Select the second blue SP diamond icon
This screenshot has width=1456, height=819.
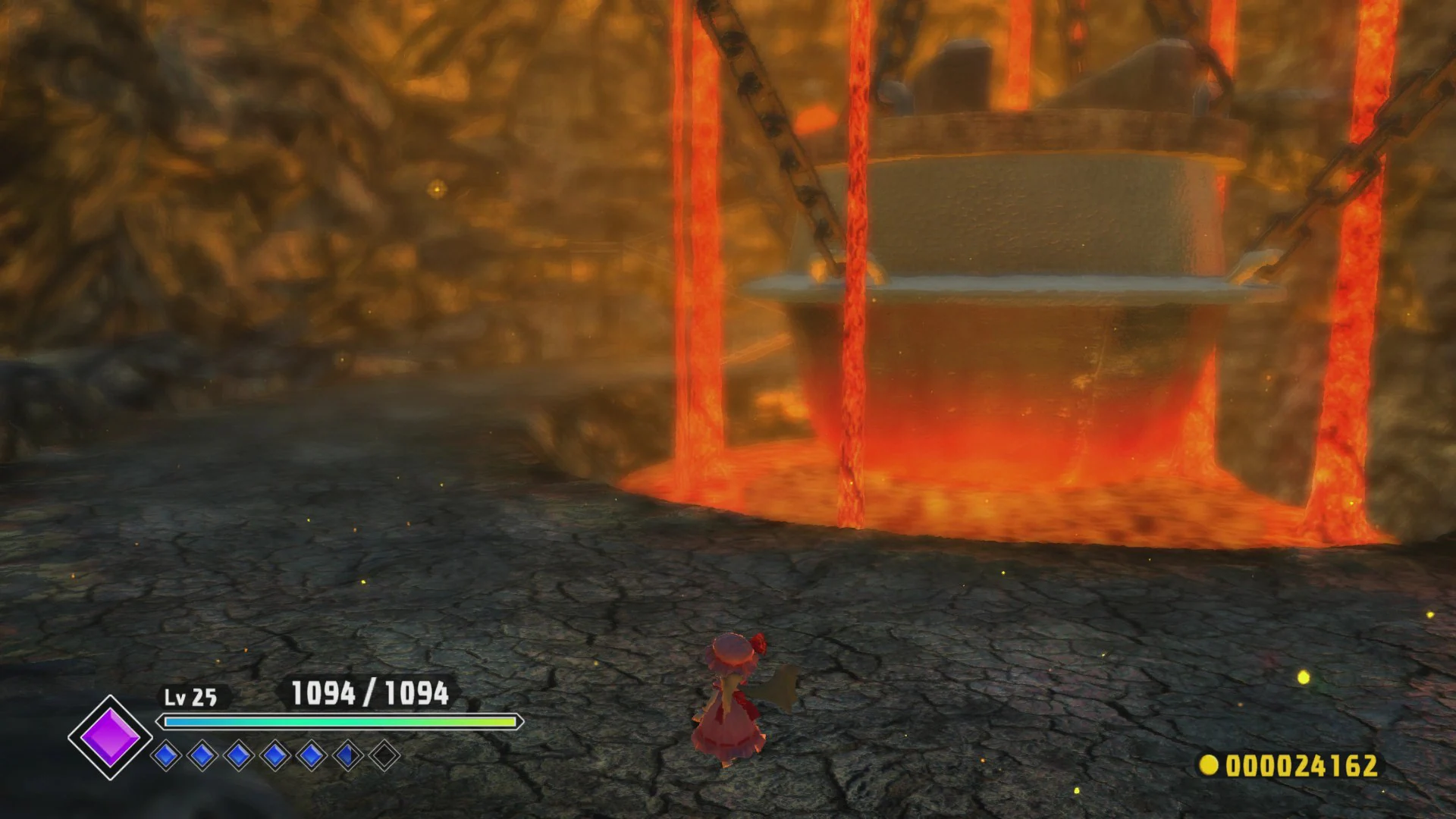click(x=202, y=756)
